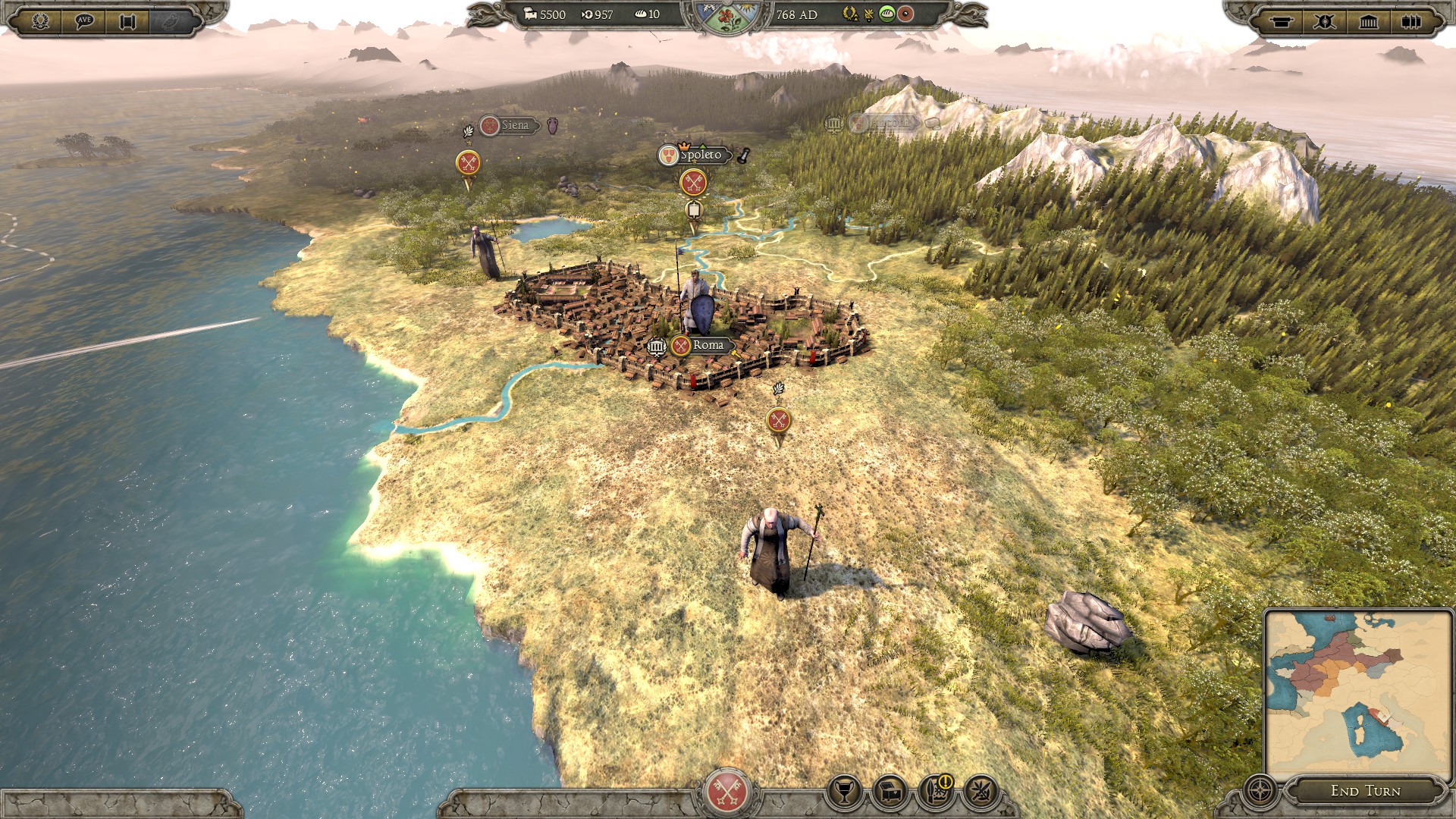
Task: Click the campaign minimap
Action: [1357, 692]
